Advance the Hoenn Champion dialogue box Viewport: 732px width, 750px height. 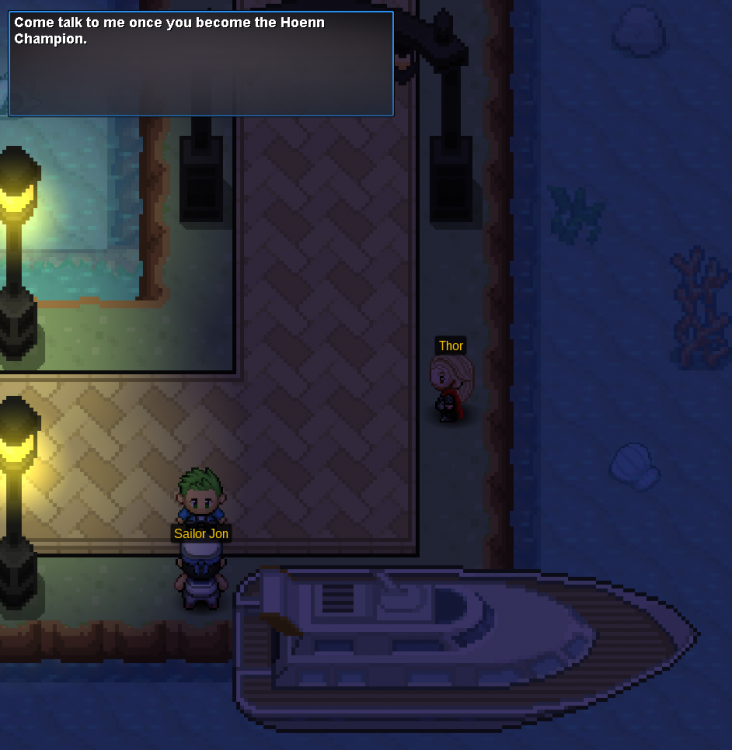[x=201, y=64]
